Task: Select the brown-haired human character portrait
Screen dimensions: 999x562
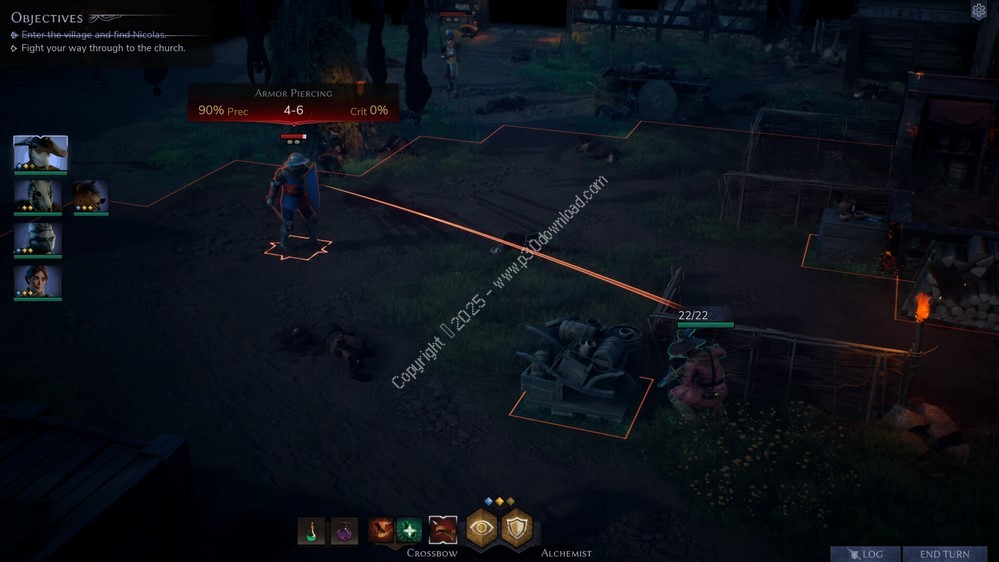Action: click(38, 281)
